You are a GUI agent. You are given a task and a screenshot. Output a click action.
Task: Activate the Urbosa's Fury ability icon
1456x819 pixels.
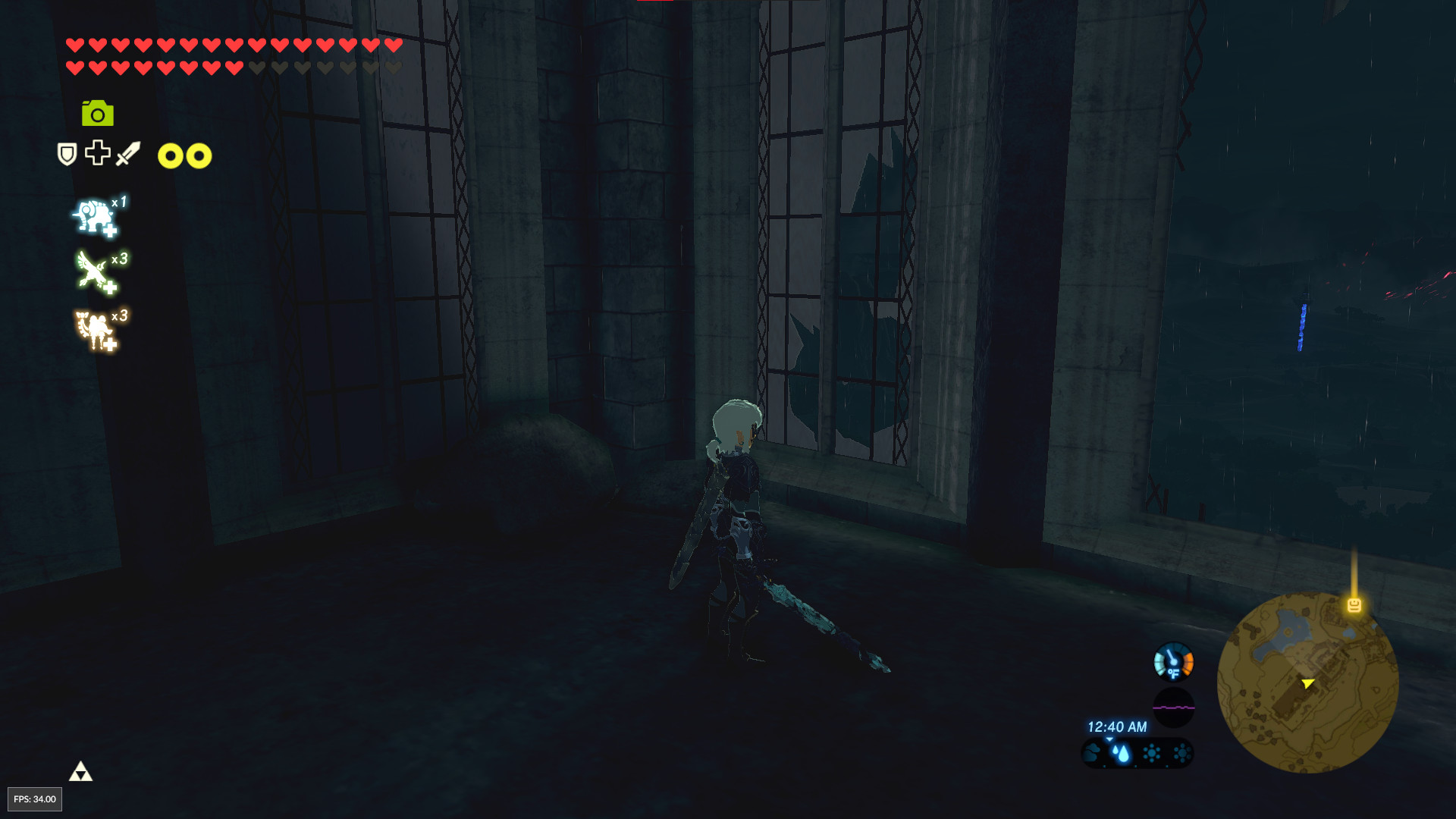(91, 326)
